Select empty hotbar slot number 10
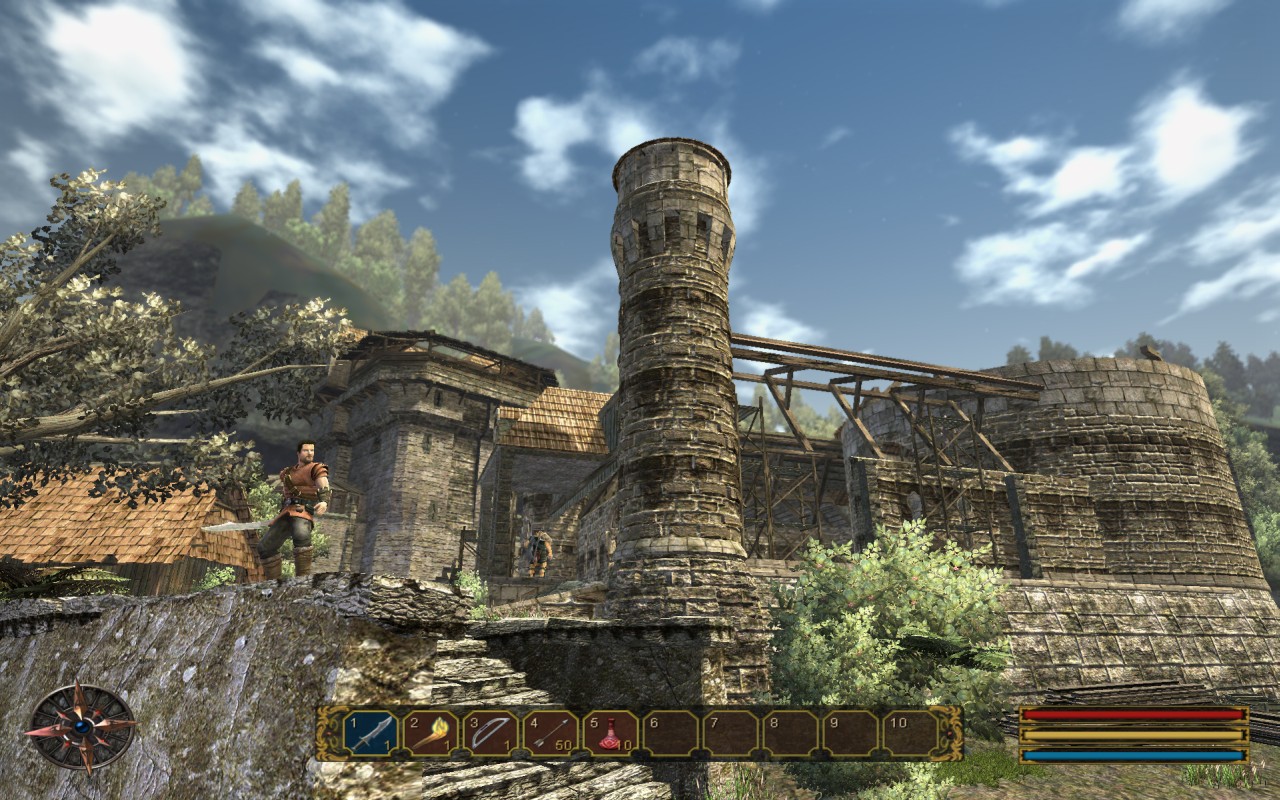The width and height of the screenshot is (1280, 800). [x=911, y=734]
